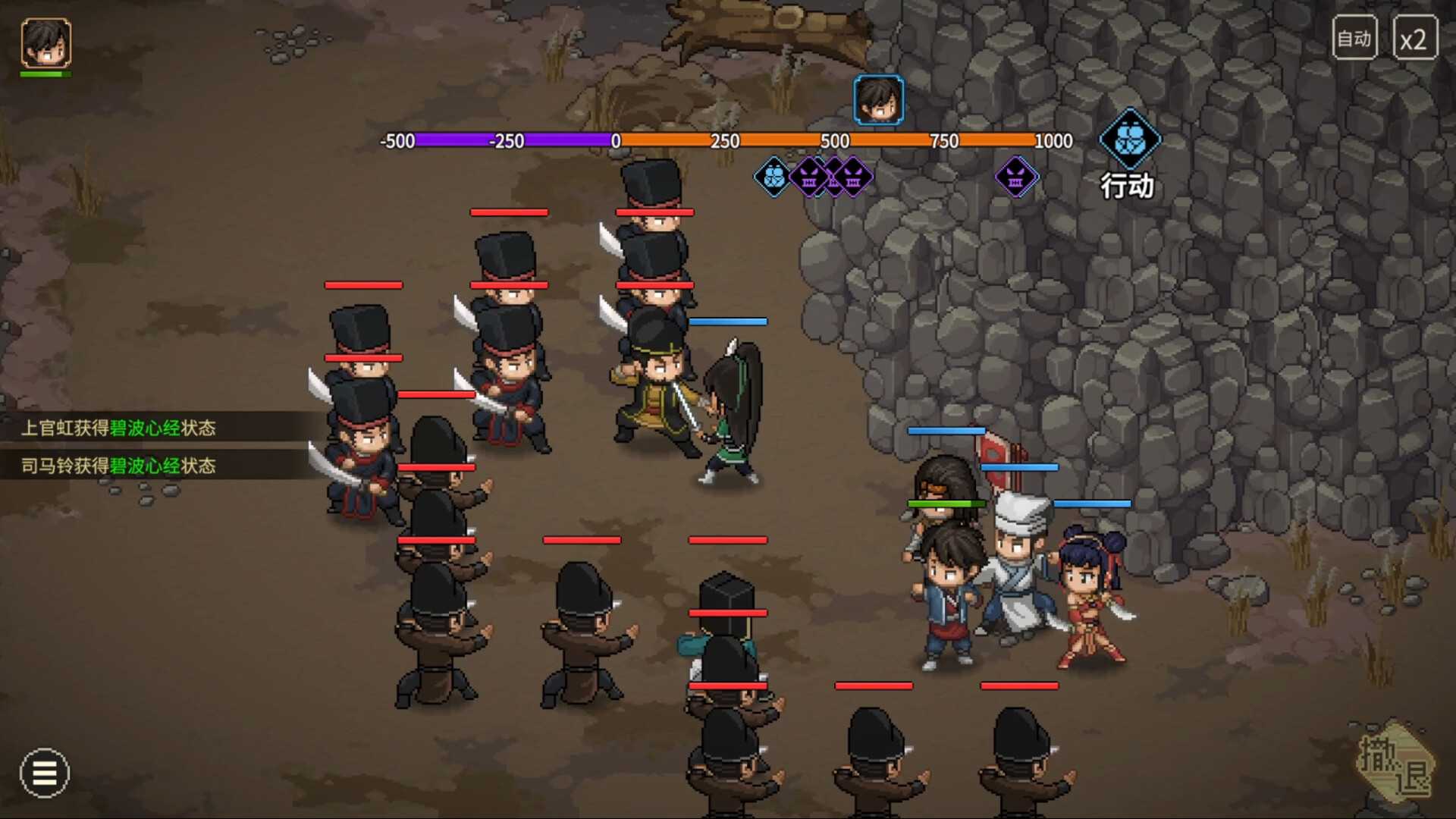
Task: Select the hero portrait in top-left corner
Action: [46, 42]
